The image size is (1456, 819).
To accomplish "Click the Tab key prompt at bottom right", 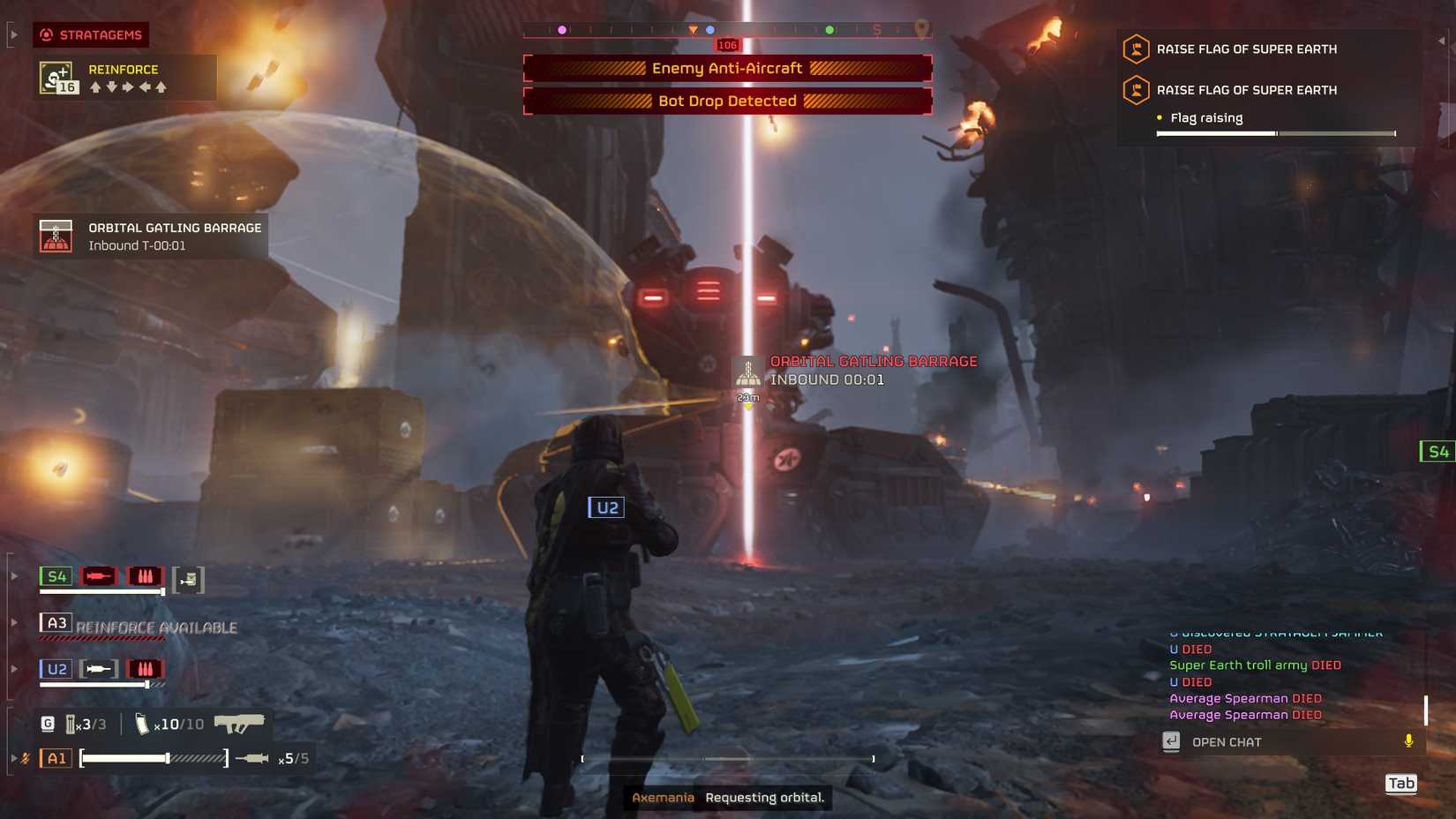I will click(1401, 784).
